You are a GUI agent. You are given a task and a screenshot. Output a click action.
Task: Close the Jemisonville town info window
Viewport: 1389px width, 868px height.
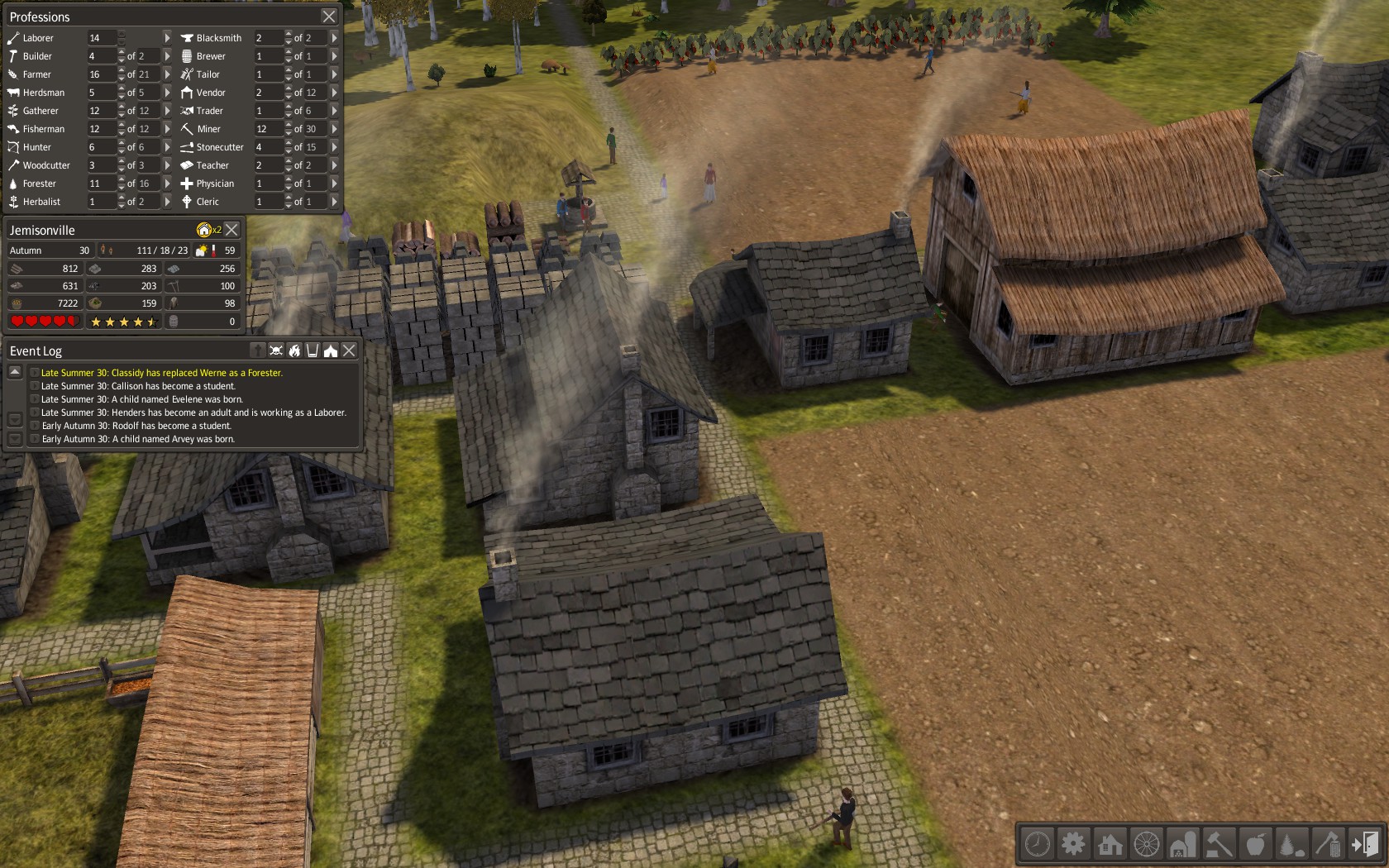(232, 230)
